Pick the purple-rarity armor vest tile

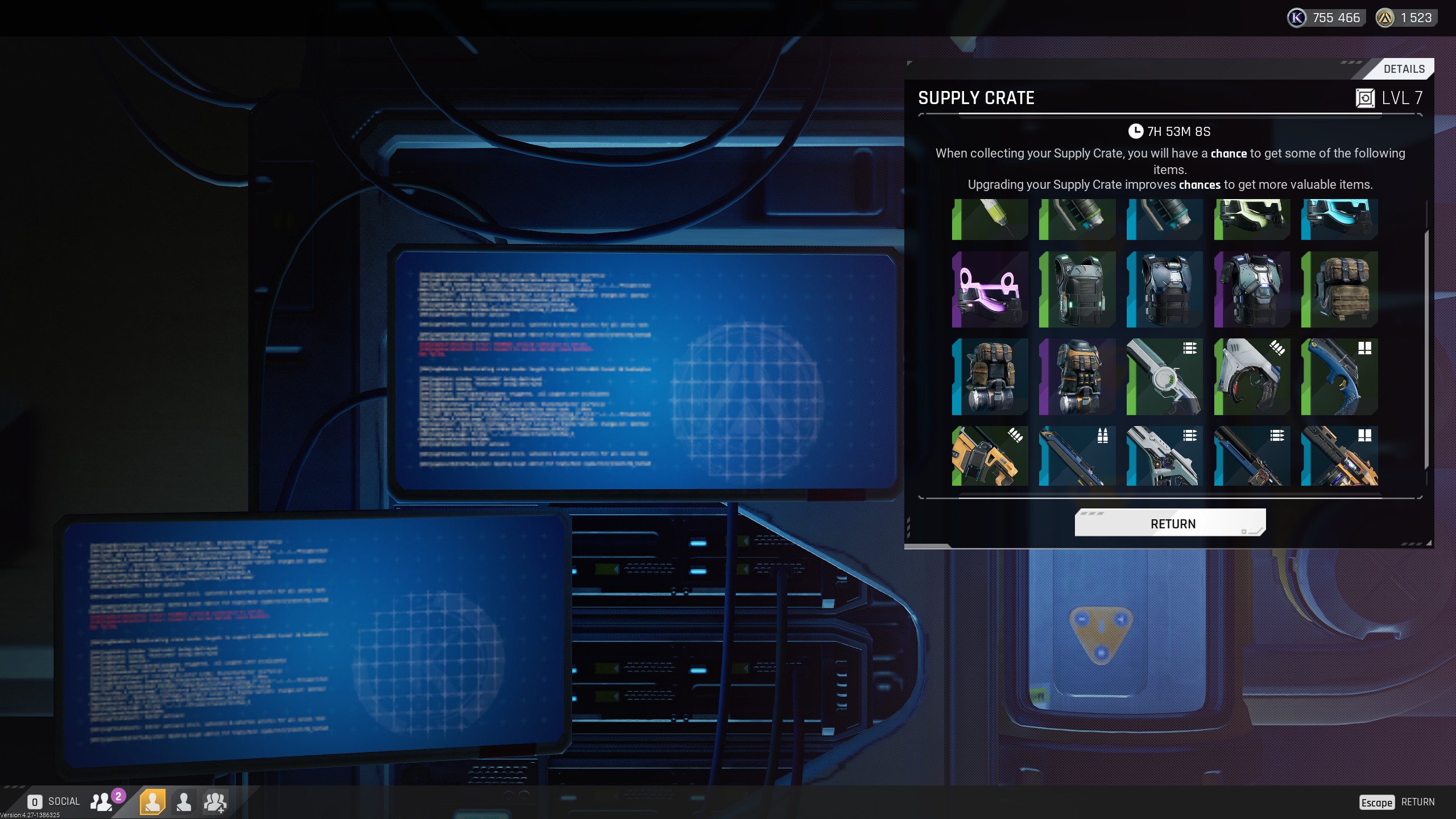(x=1252, y=289)
